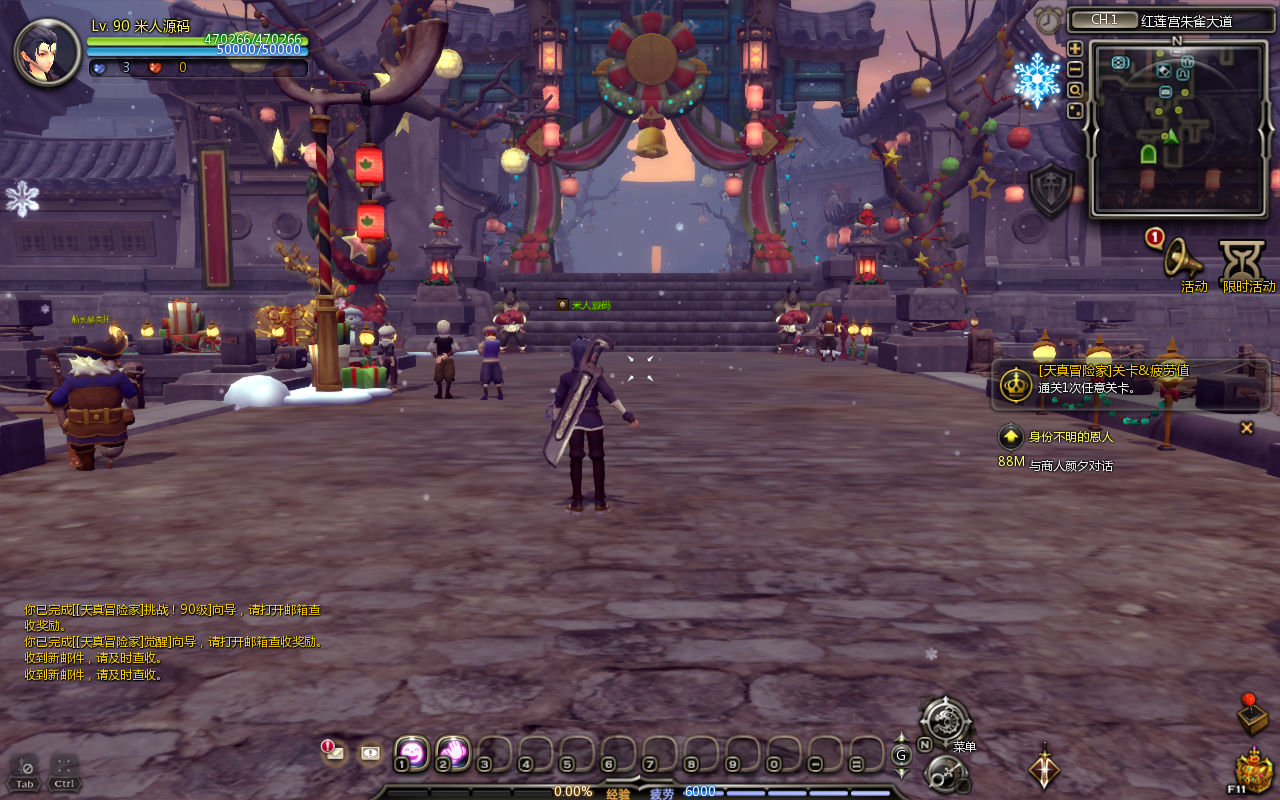The height and width of the screenshot is (800, 1280).
Task: Open the F11 treasure chest shop
Action: tap(1253, 772)
